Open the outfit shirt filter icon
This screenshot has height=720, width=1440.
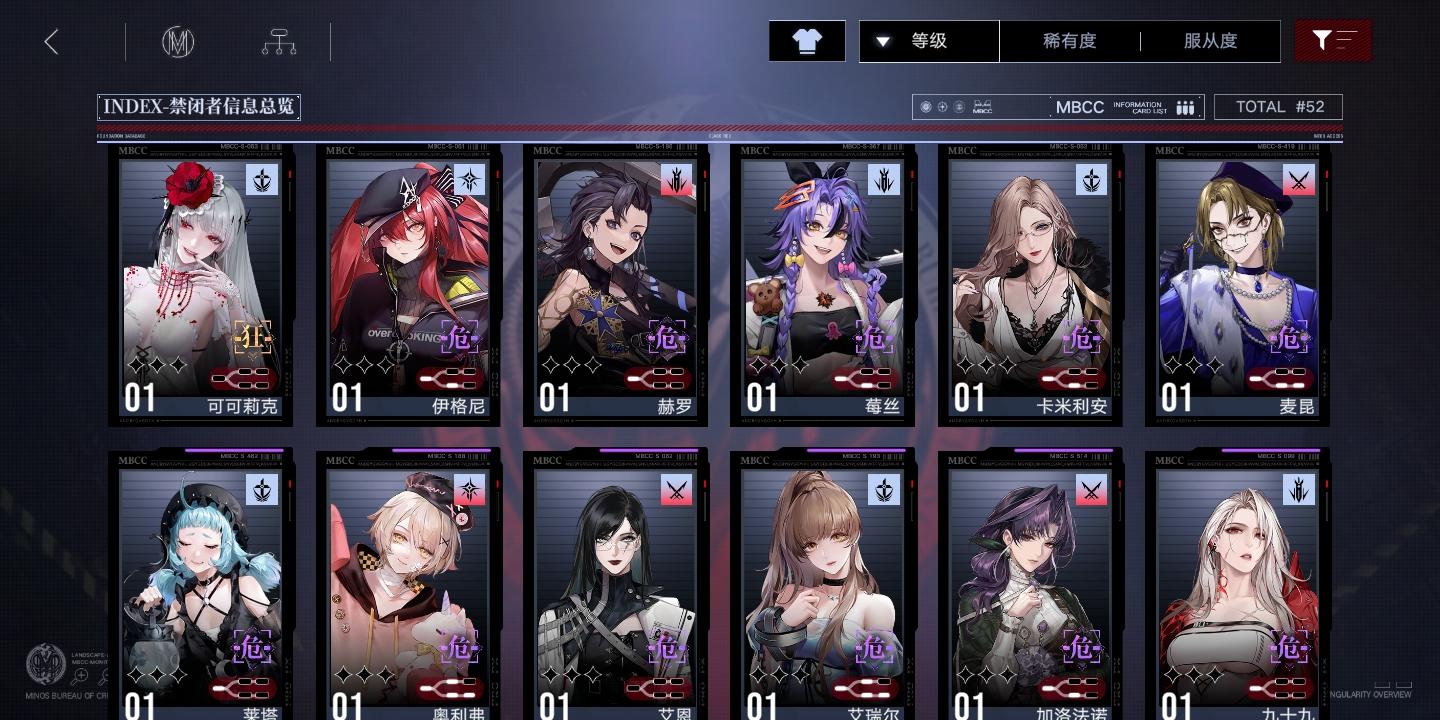pyautogui.click(x=806, y=41)
